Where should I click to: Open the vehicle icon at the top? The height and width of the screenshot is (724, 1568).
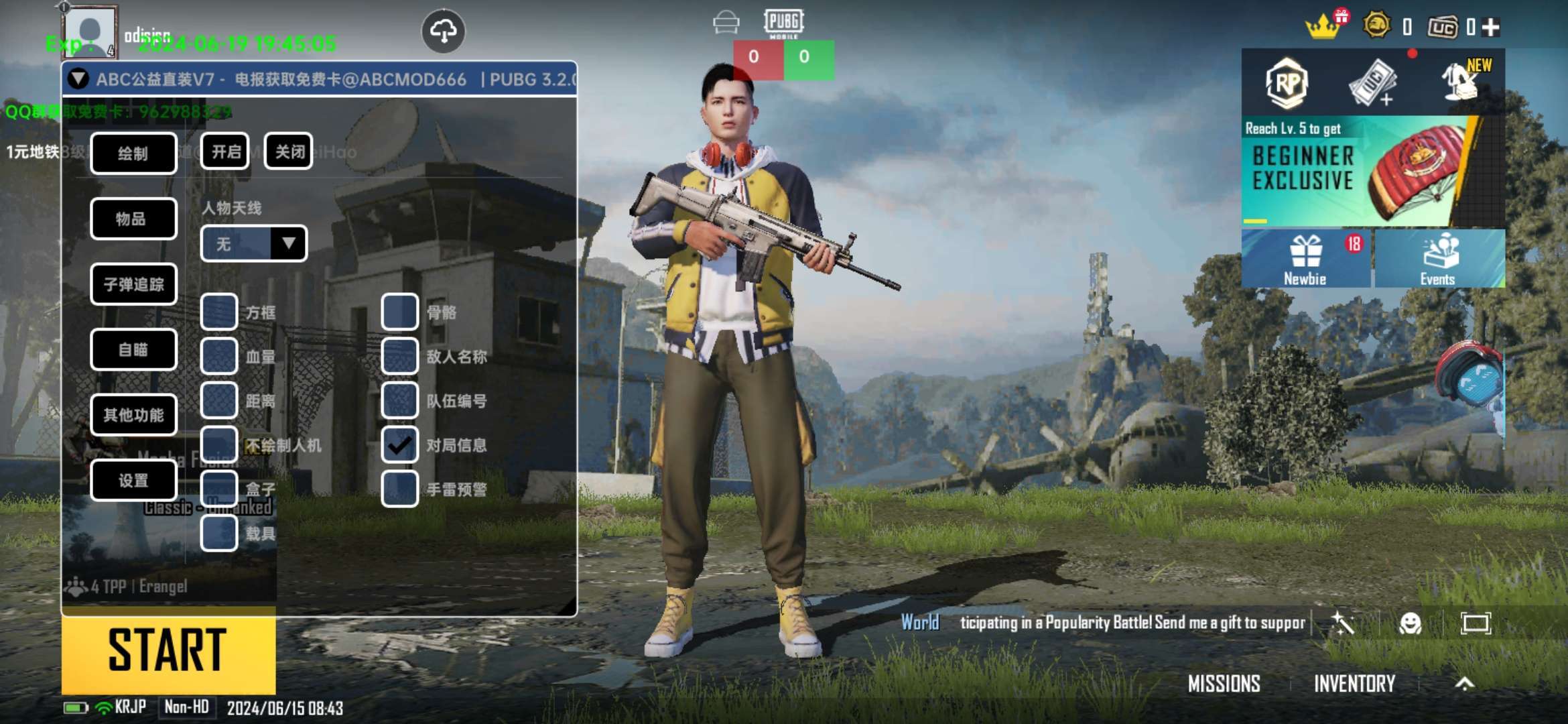726,23
